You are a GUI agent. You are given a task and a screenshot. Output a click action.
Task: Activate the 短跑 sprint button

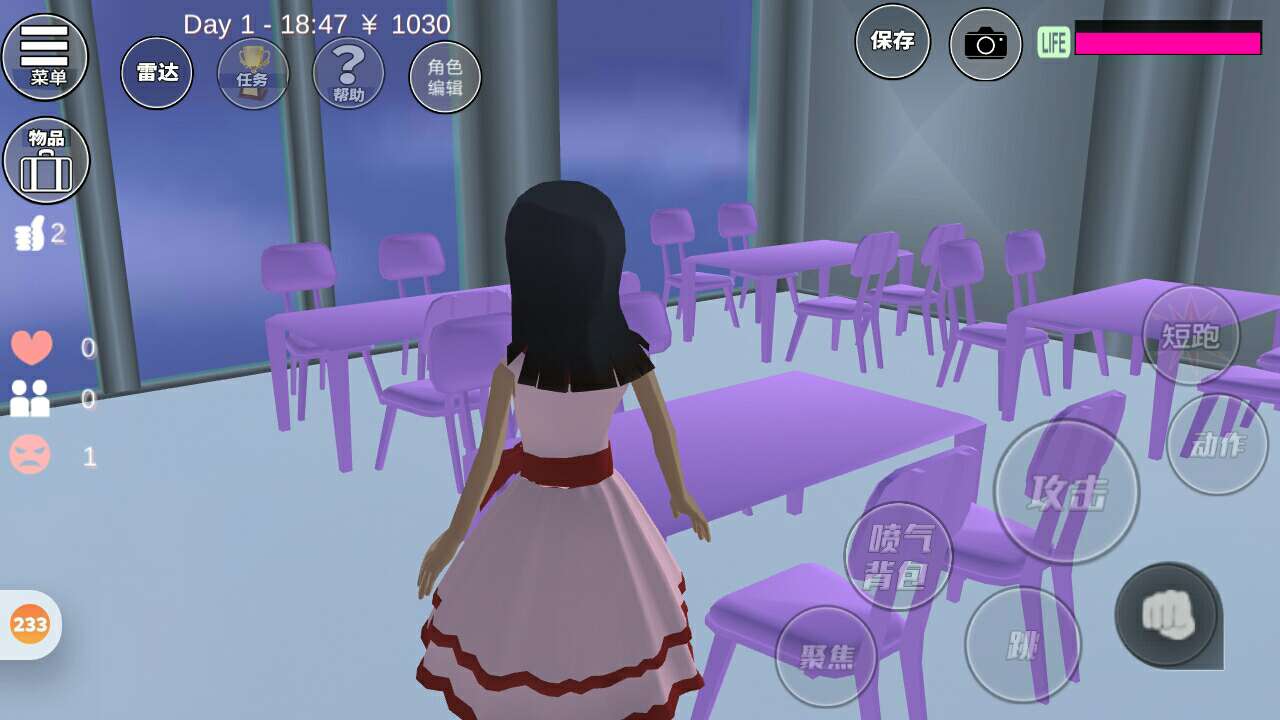(x=1190, y=335)
